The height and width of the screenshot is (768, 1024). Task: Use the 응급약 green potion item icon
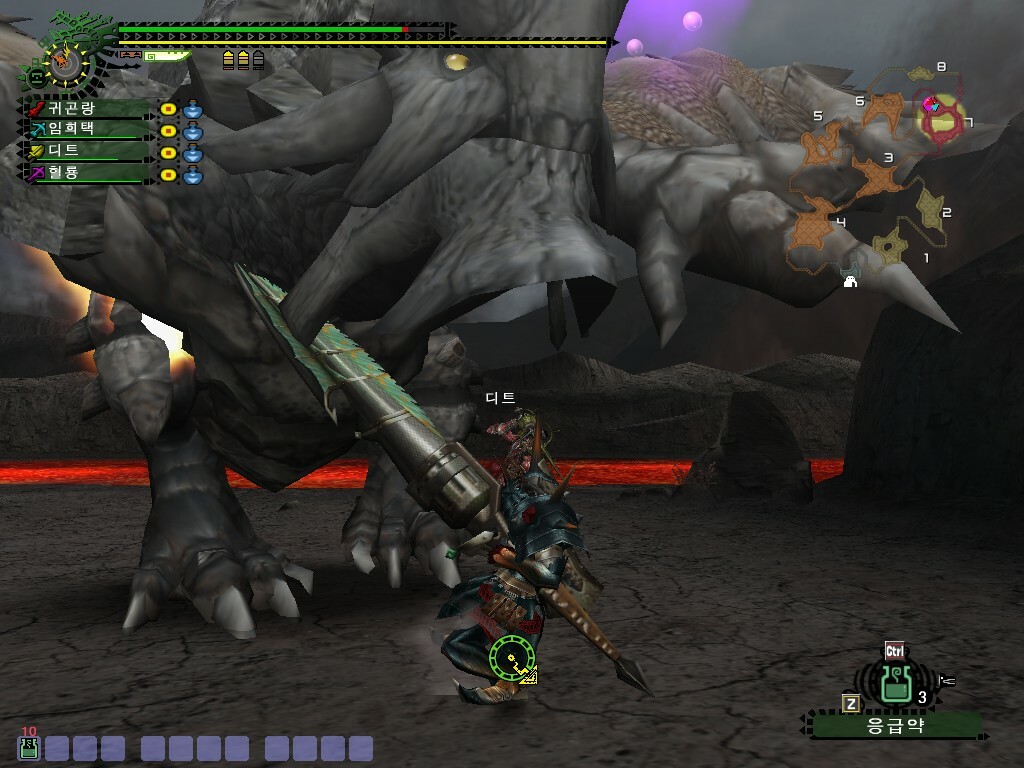coord(895,683)
